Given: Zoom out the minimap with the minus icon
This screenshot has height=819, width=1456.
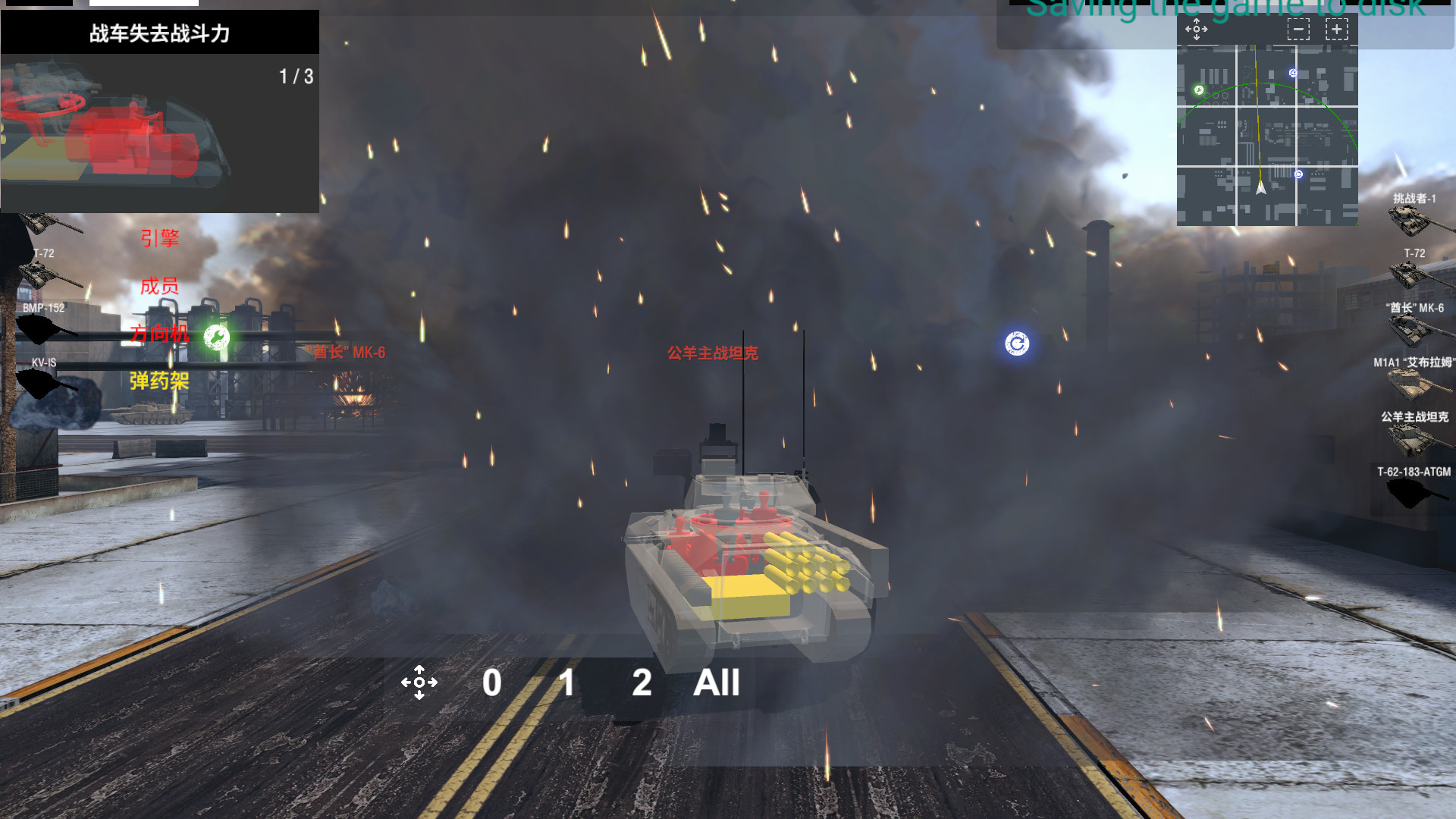Looking at the screenshot, I should point(1298,29).
